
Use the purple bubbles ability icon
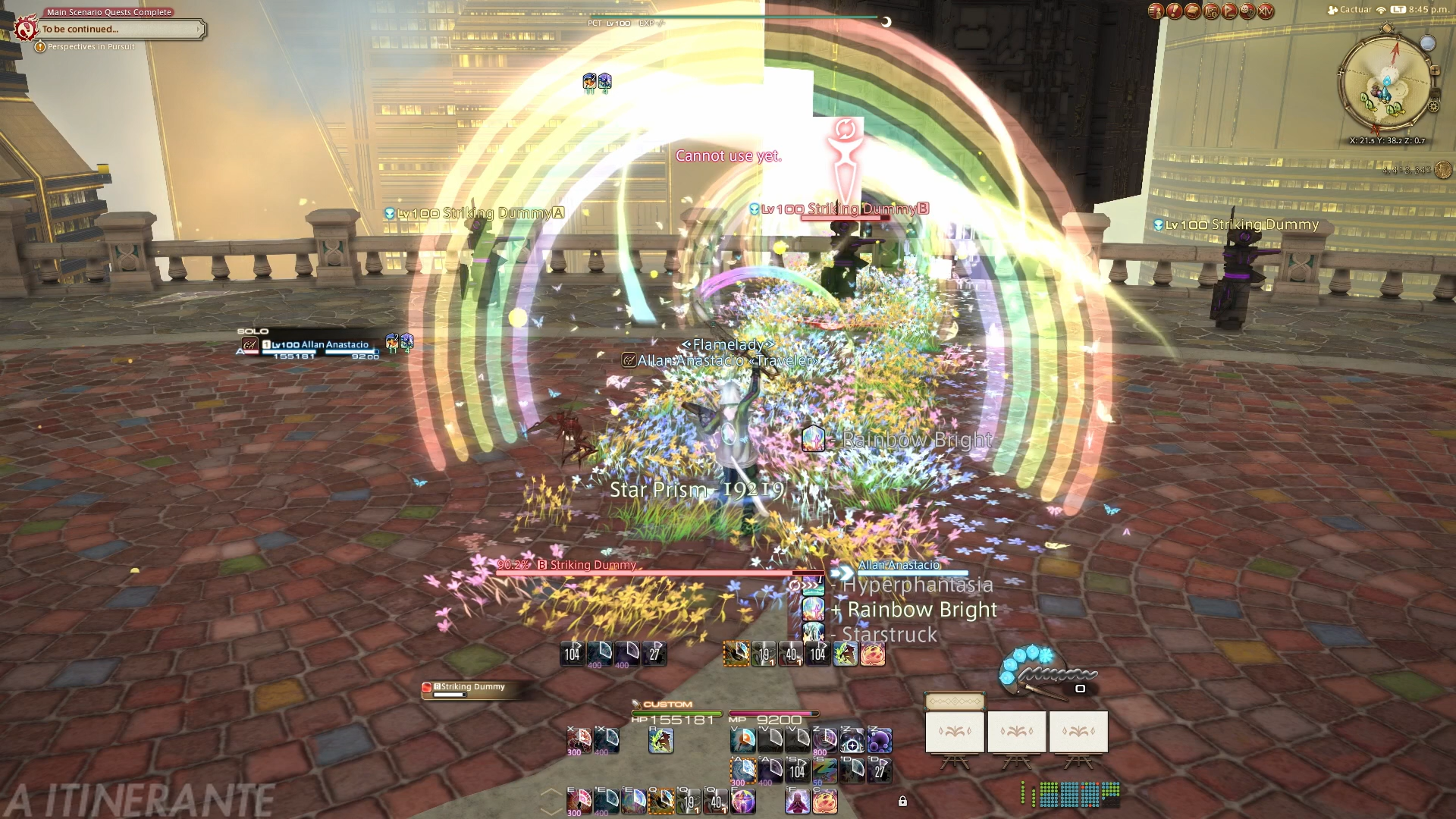879,740
